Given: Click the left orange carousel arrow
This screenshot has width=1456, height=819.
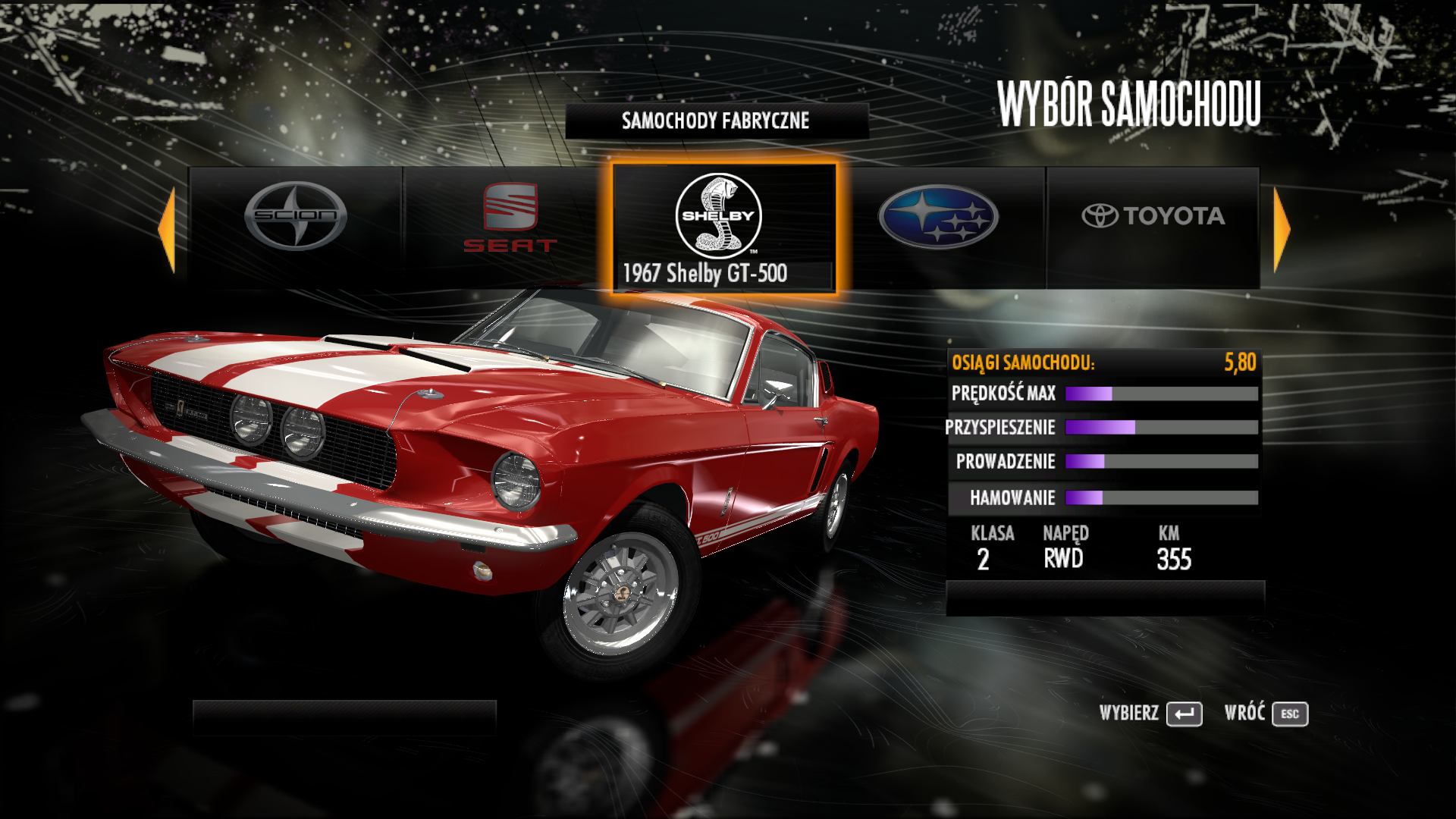Looking at the screenshot, I should click(168, 229).
